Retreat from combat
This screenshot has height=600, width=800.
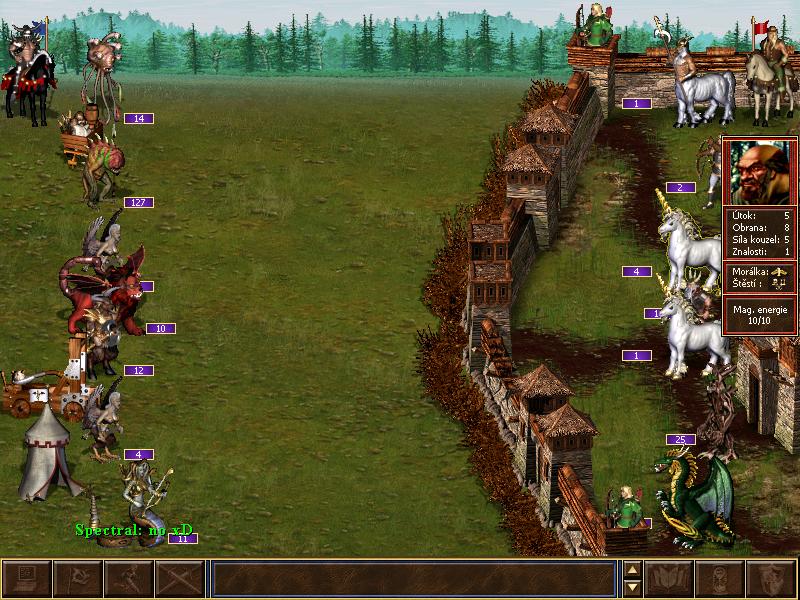(x=128, y=579)
